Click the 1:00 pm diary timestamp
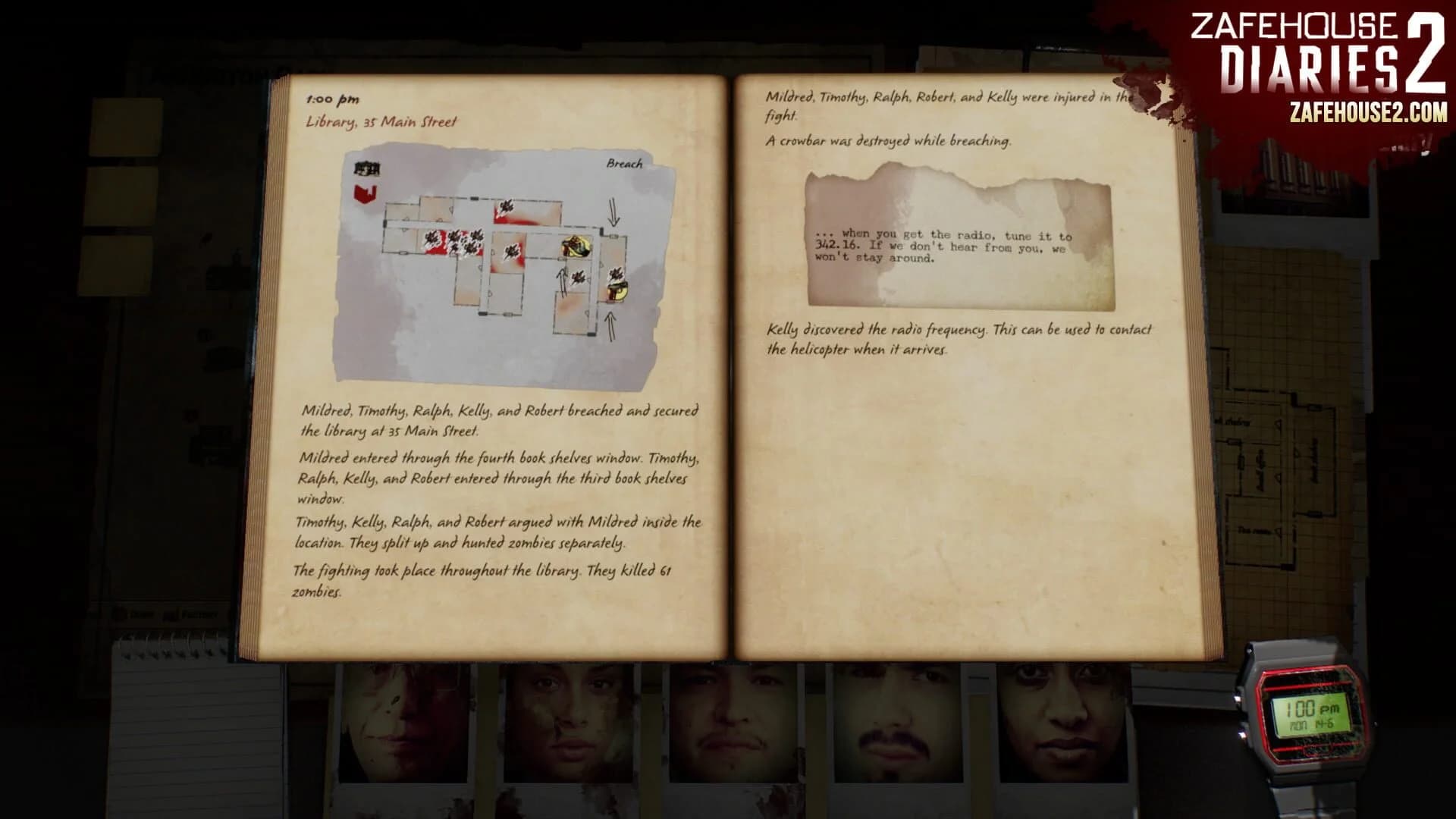Viewport: 1456px width, 819px height. 331,97
